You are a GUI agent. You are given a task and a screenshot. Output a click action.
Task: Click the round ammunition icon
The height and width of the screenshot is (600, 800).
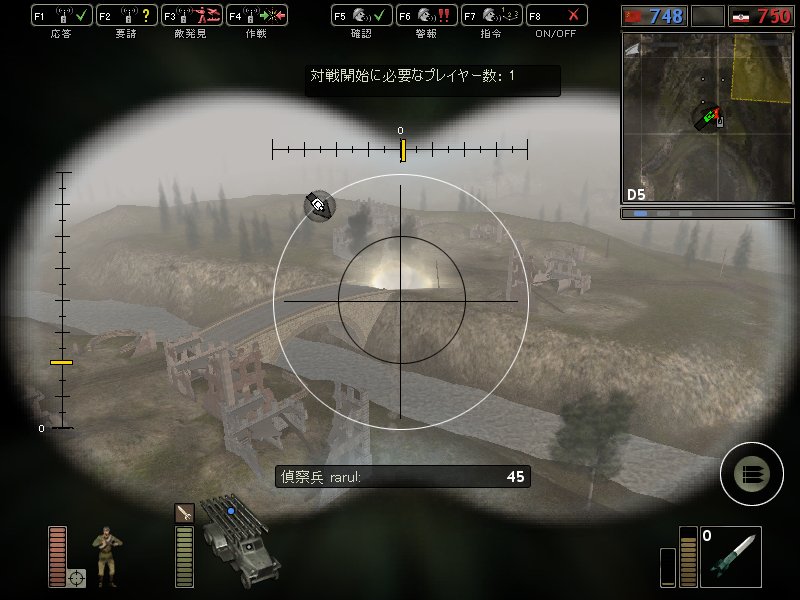point(751,473)
